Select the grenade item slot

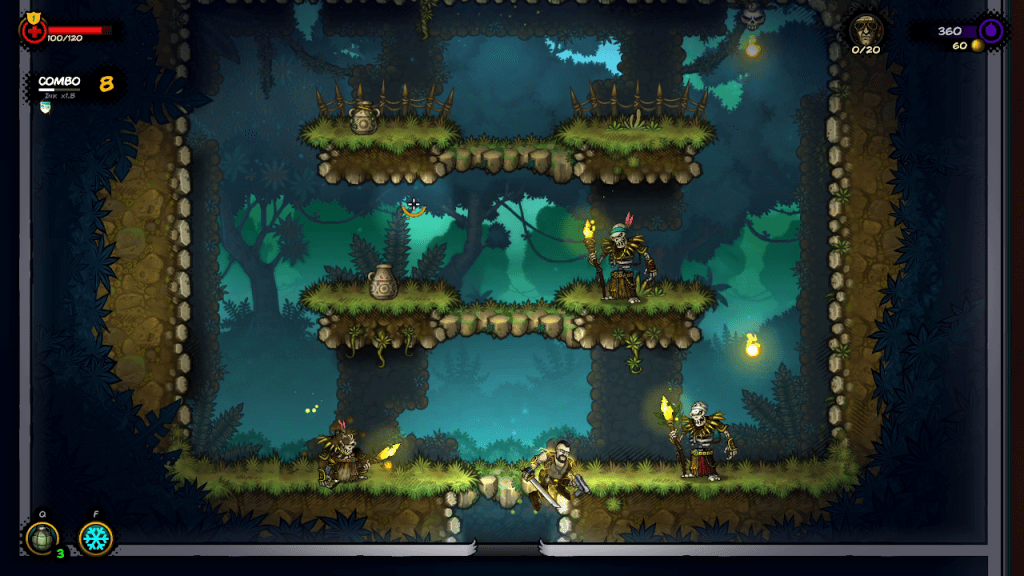[41, 538]
